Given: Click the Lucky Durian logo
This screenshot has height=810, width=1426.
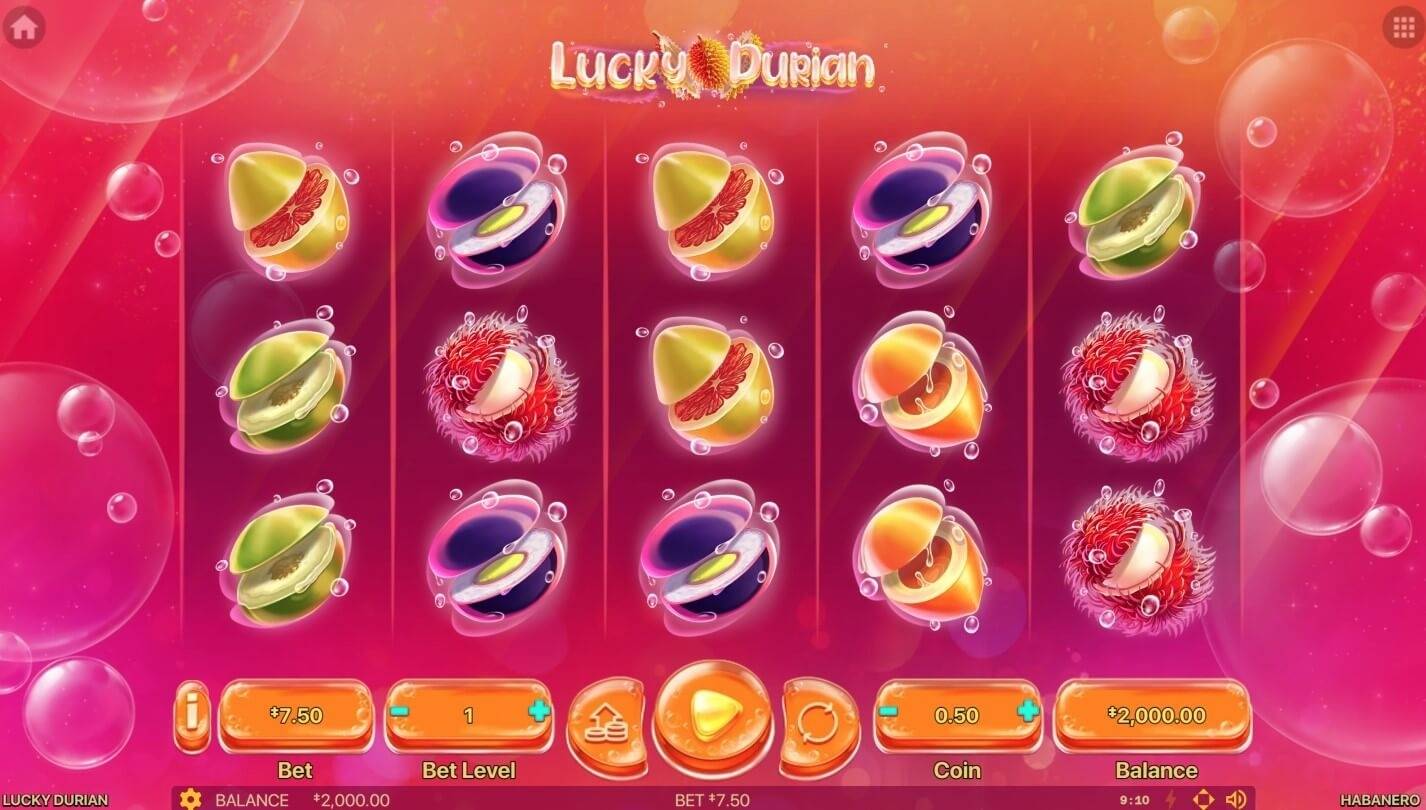Looking at the screenshot, I should coord(713,67).
